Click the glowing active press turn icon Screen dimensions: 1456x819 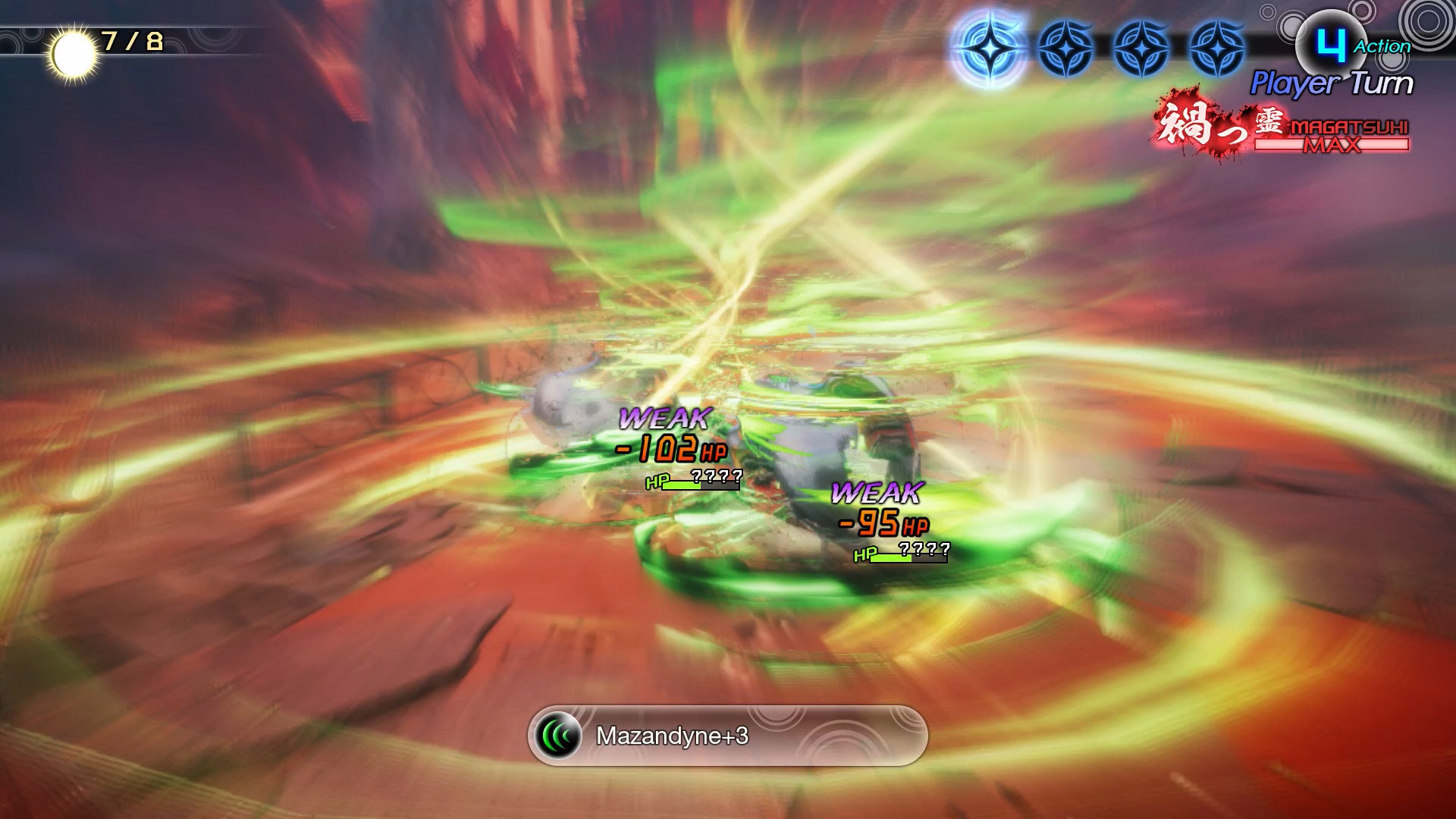click(x=990, y=49)
